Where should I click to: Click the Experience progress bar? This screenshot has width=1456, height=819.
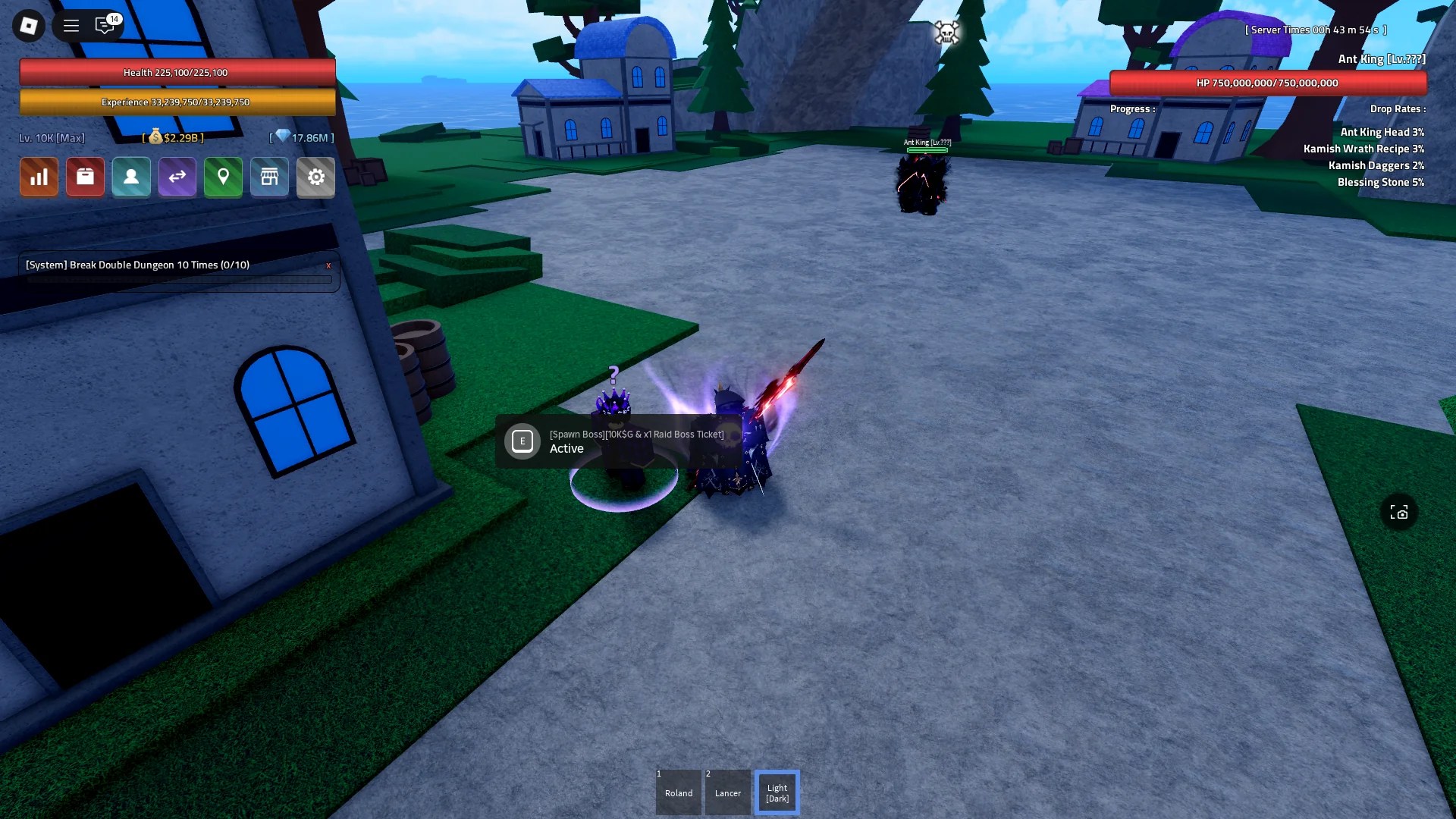pyautogui.click(x=176, y=101)
